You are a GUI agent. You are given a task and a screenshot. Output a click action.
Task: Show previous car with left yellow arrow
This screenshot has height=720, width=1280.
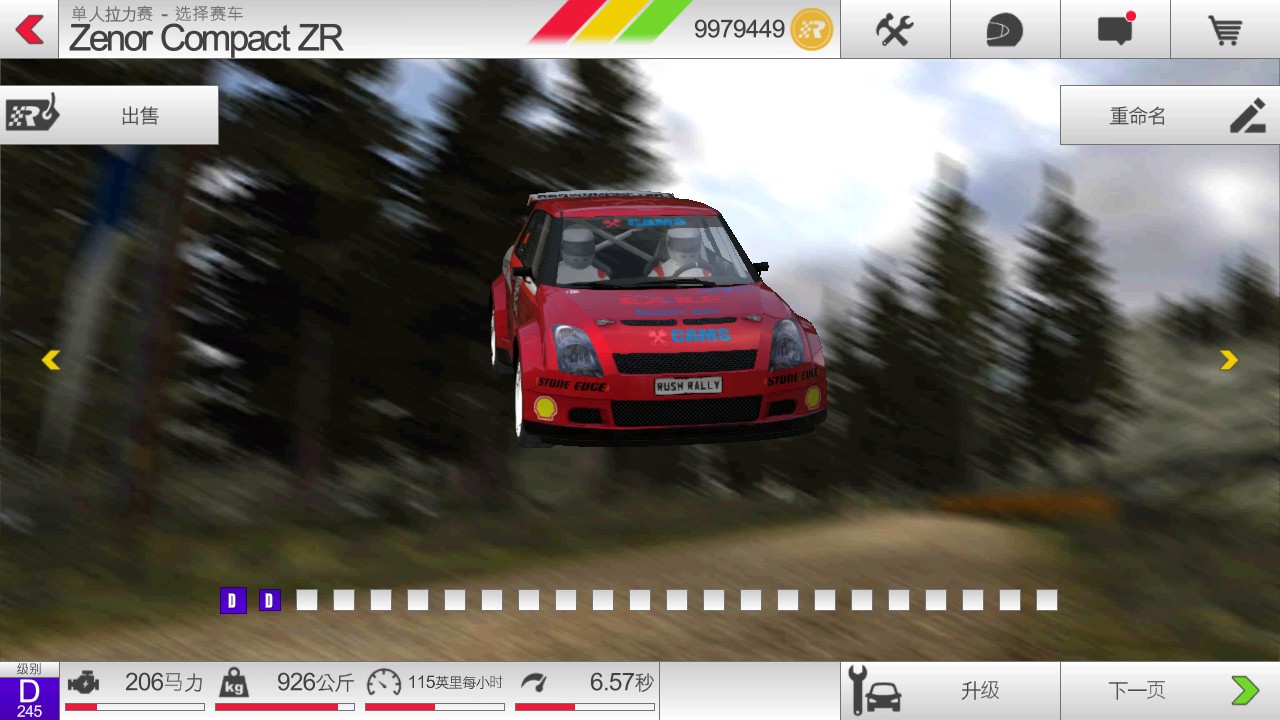point(51,360)
